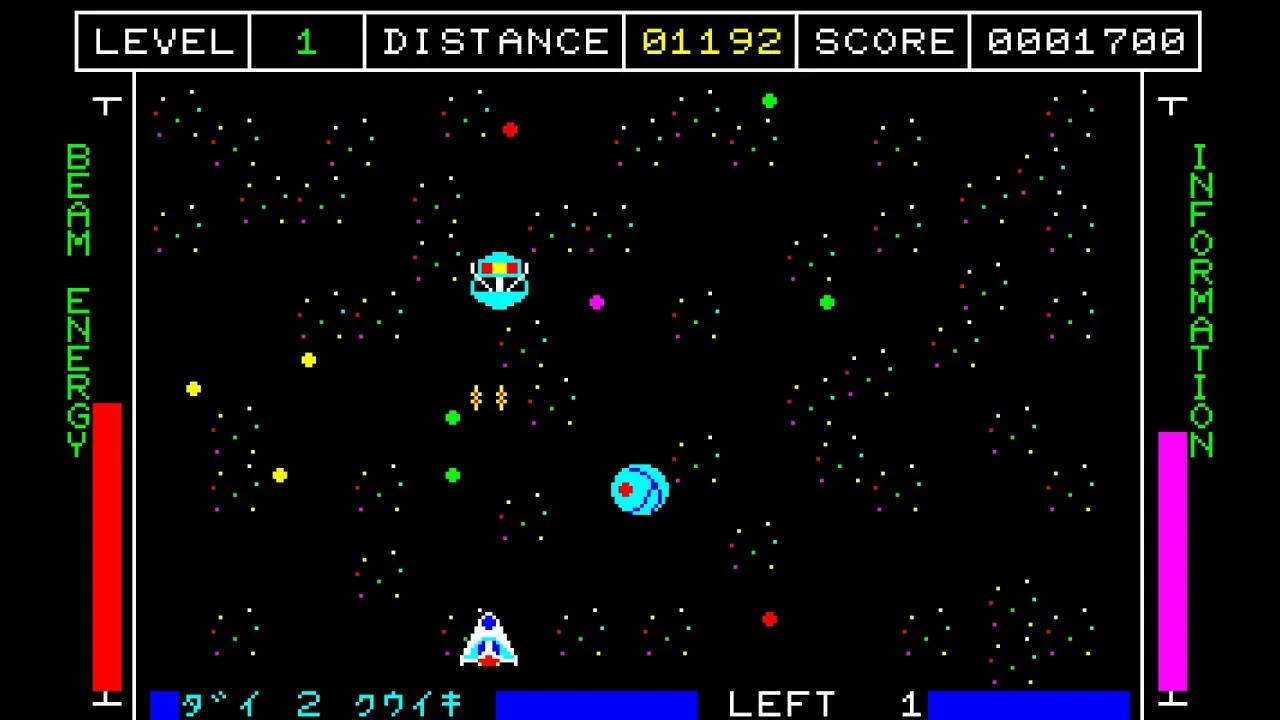Click the blue planet with red core
The height and width of the screenshot is (720, 1280).
tap(637, 489)
